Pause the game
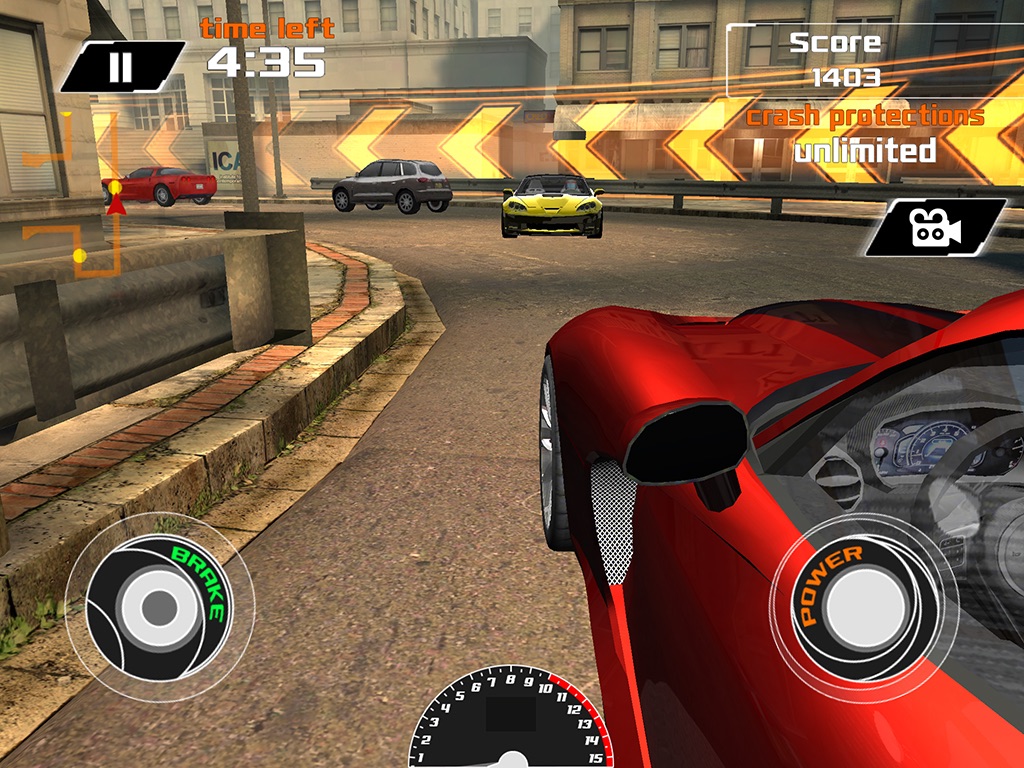1024x768 pixels. (x=122, y=66)
